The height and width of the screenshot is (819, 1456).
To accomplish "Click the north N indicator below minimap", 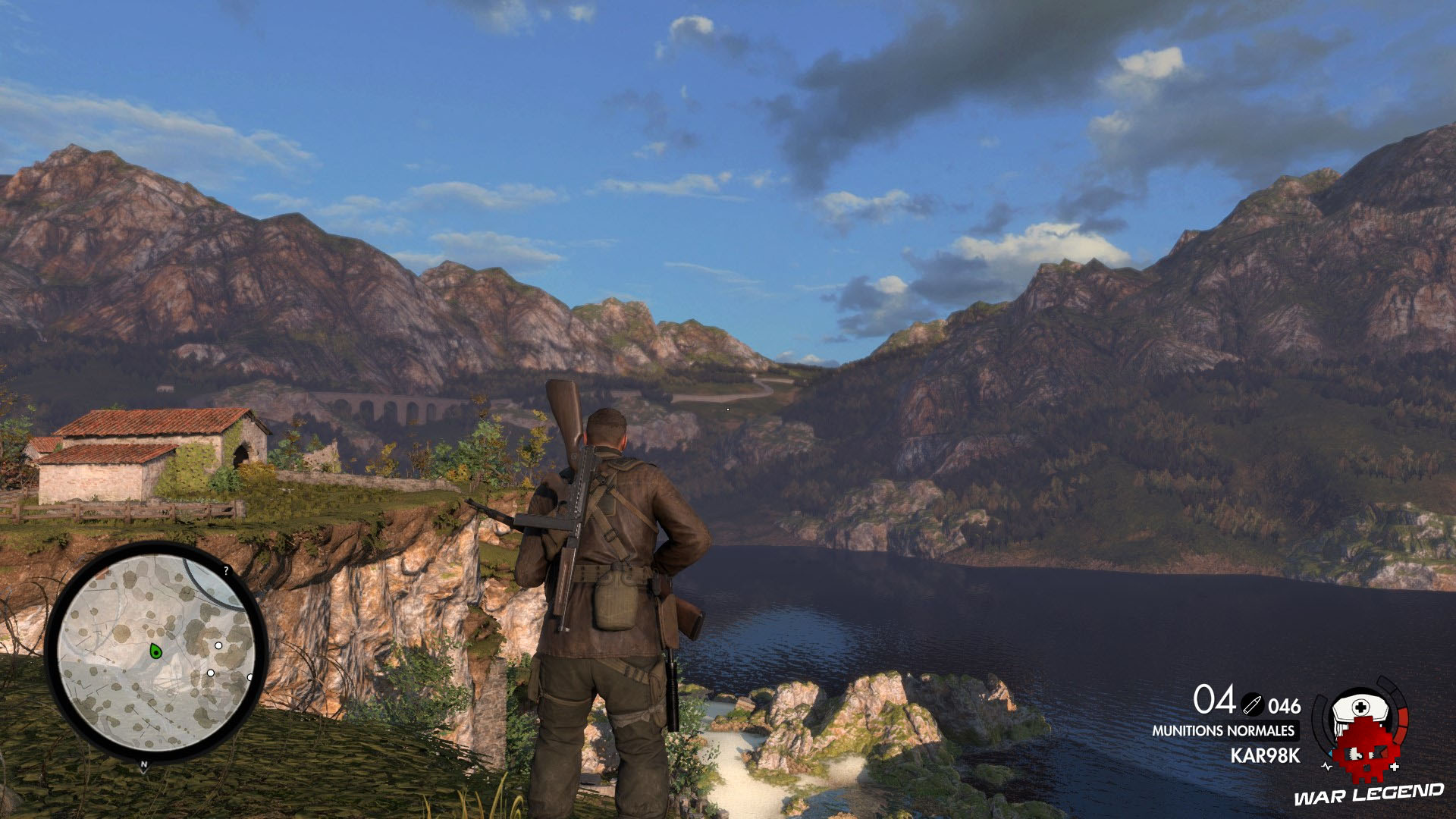I will (144, 766).
